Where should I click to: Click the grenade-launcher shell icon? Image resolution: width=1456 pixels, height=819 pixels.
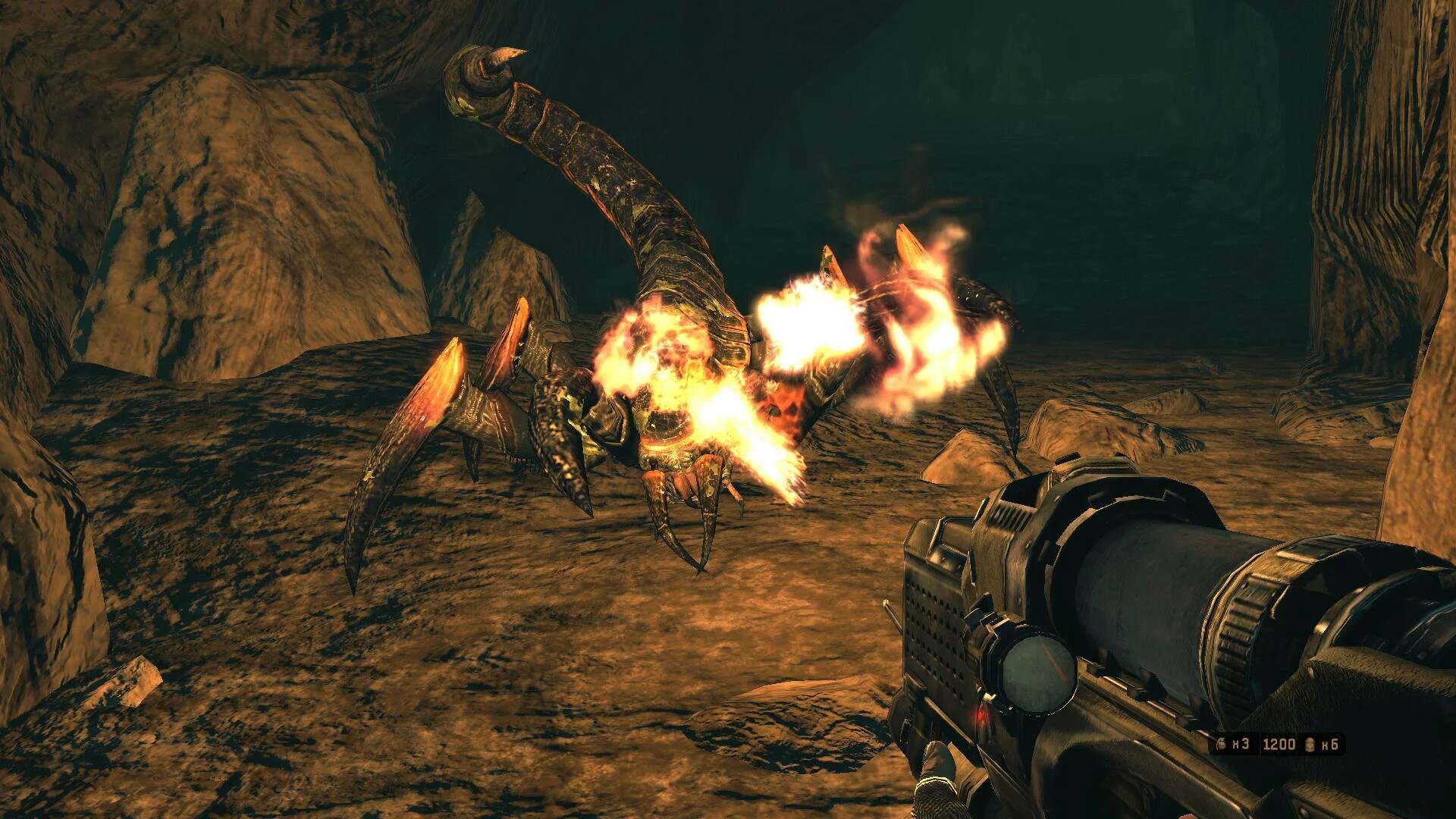[1310, 744]
